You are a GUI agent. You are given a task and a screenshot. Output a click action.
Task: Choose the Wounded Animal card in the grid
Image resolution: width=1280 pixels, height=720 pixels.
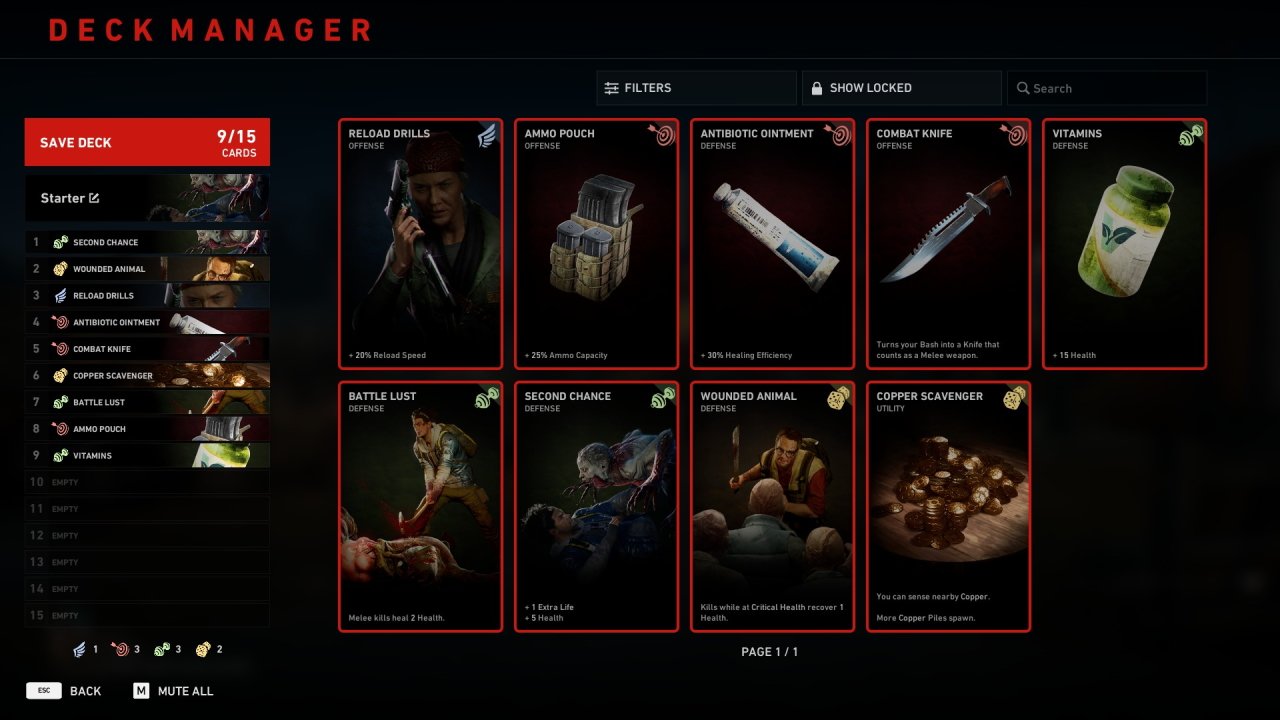(772, 506)
